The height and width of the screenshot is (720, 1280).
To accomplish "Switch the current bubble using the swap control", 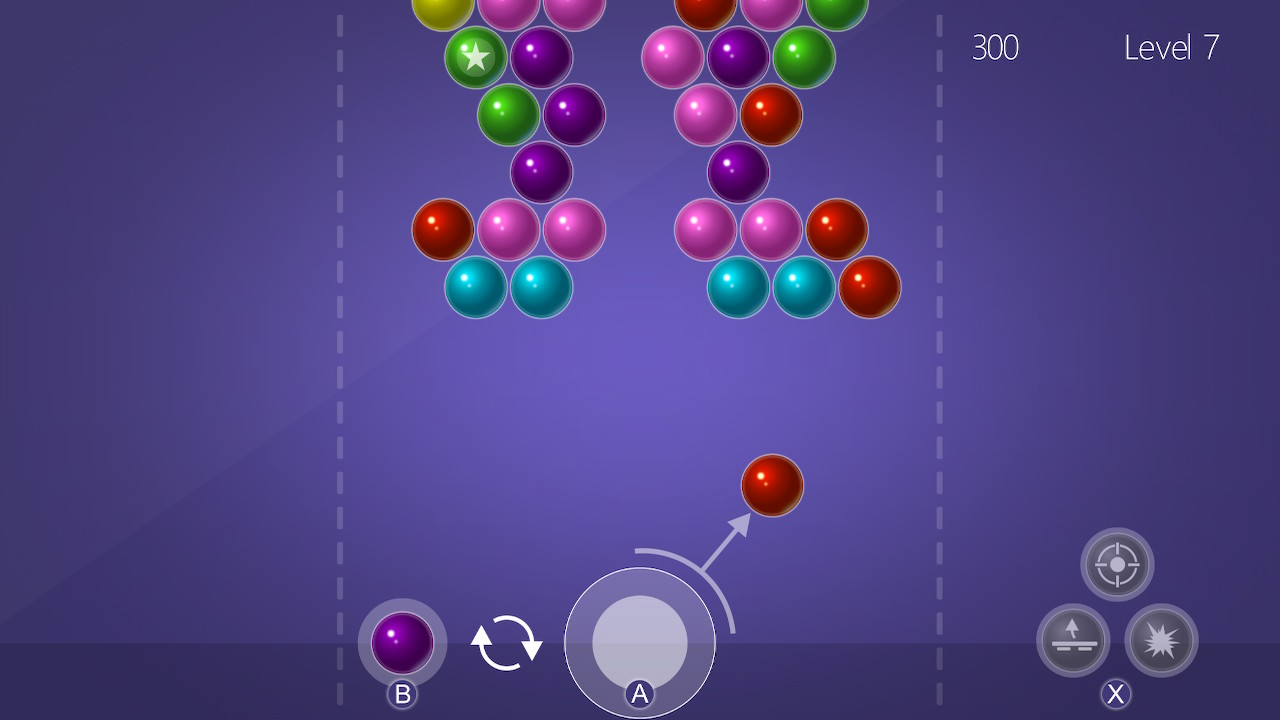I will [505, 643].
